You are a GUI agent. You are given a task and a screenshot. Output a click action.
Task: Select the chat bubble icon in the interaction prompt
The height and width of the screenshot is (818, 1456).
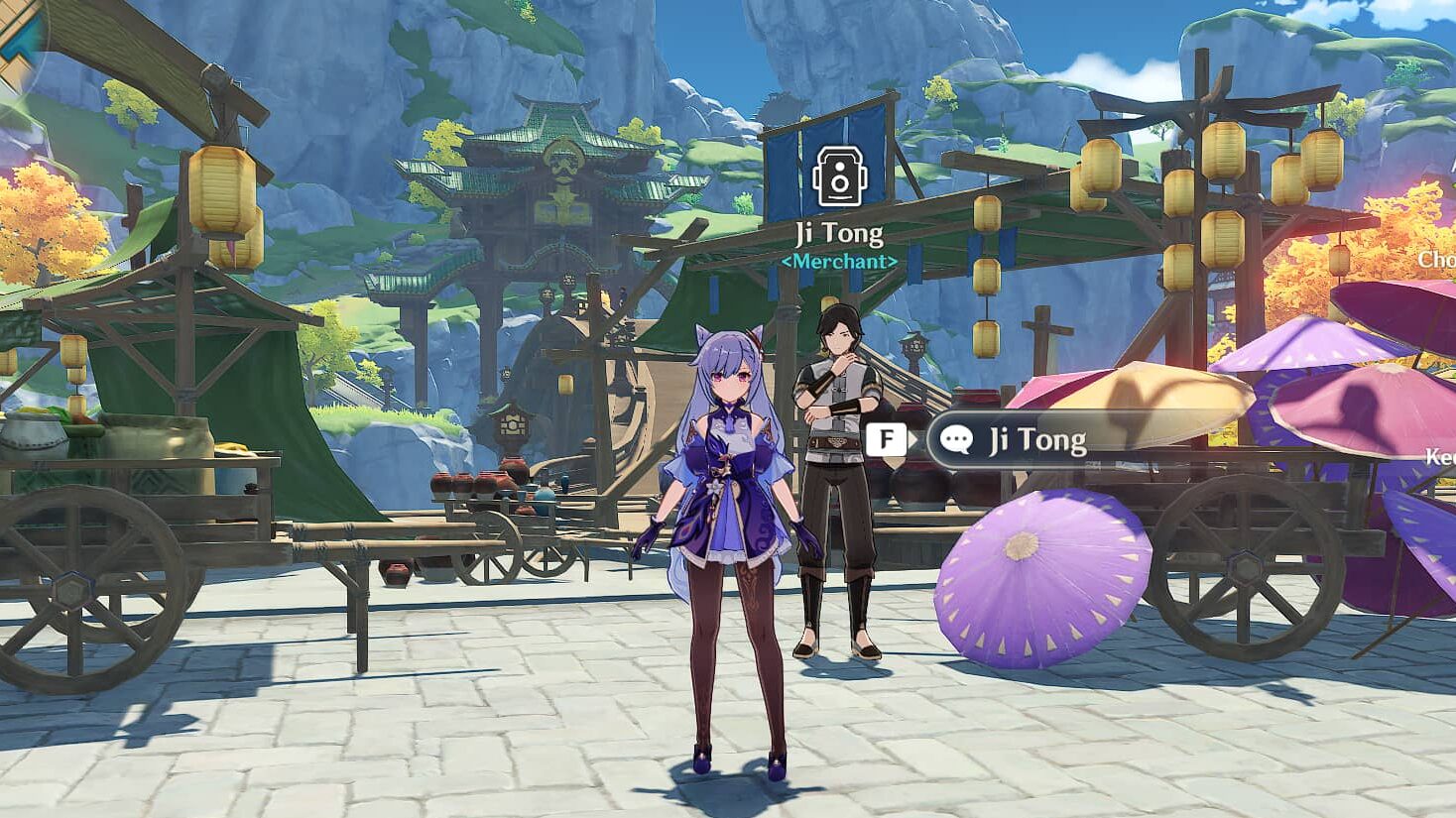point(953,437)
